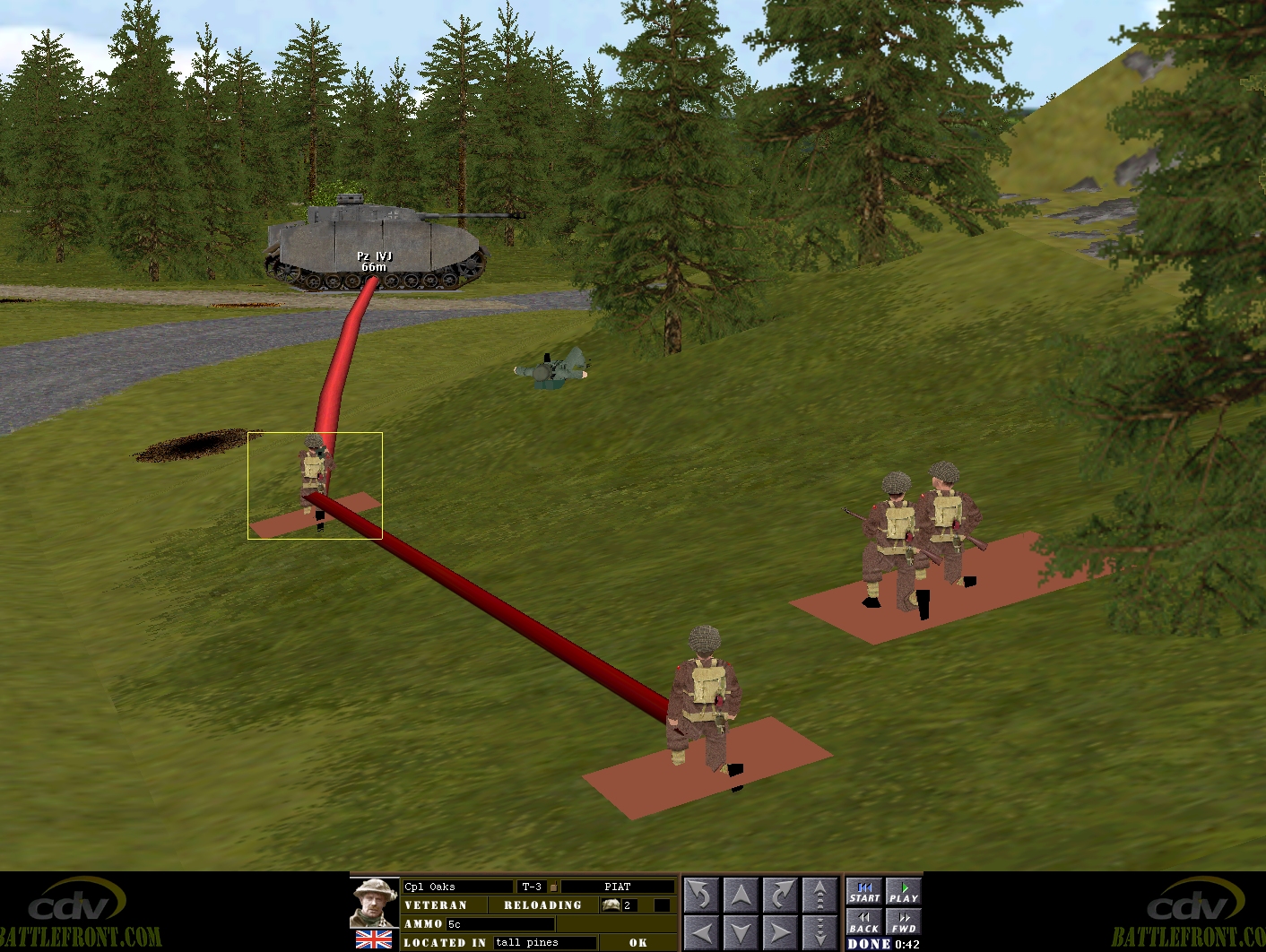Lower the camera with the stacked down arrow
The height and width of the screenshot is (952, 1266).
coord(819,932)
